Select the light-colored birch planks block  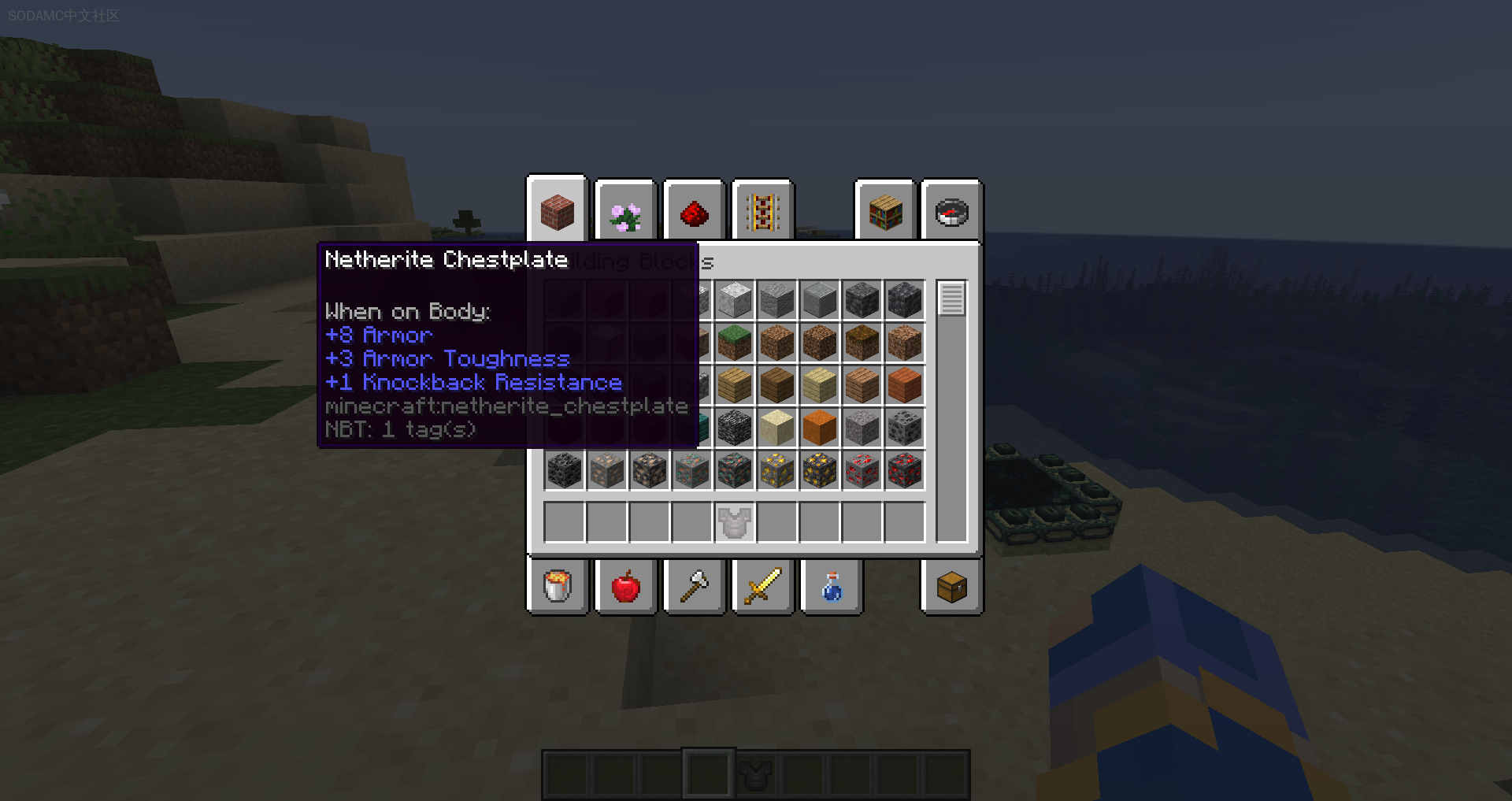[x=819, y=385]
